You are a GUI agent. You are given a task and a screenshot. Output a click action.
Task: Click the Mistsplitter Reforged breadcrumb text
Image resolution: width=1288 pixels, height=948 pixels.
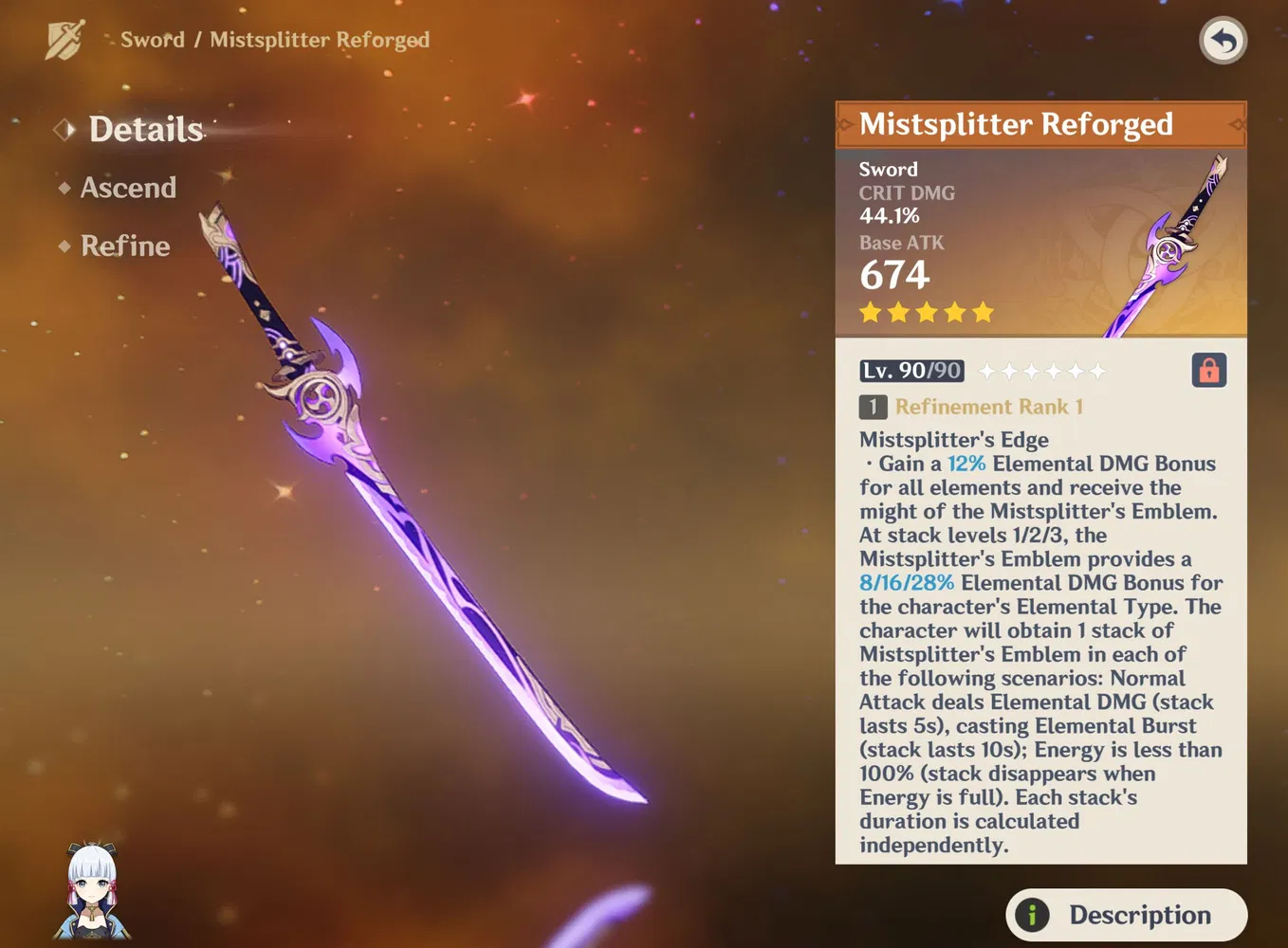pyautogui.click(x=320, y=40)
